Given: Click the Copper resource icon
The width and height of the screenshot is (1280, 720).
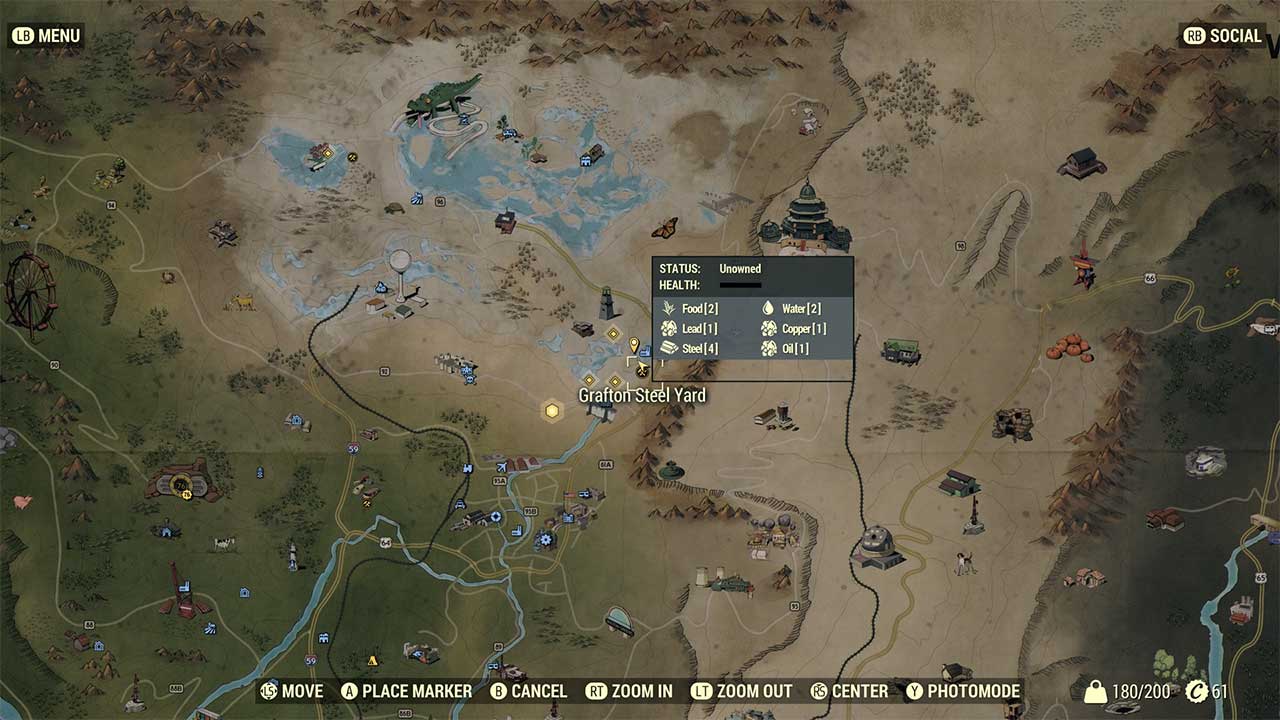Looking at the screenshot, I should tap(767, 328).
